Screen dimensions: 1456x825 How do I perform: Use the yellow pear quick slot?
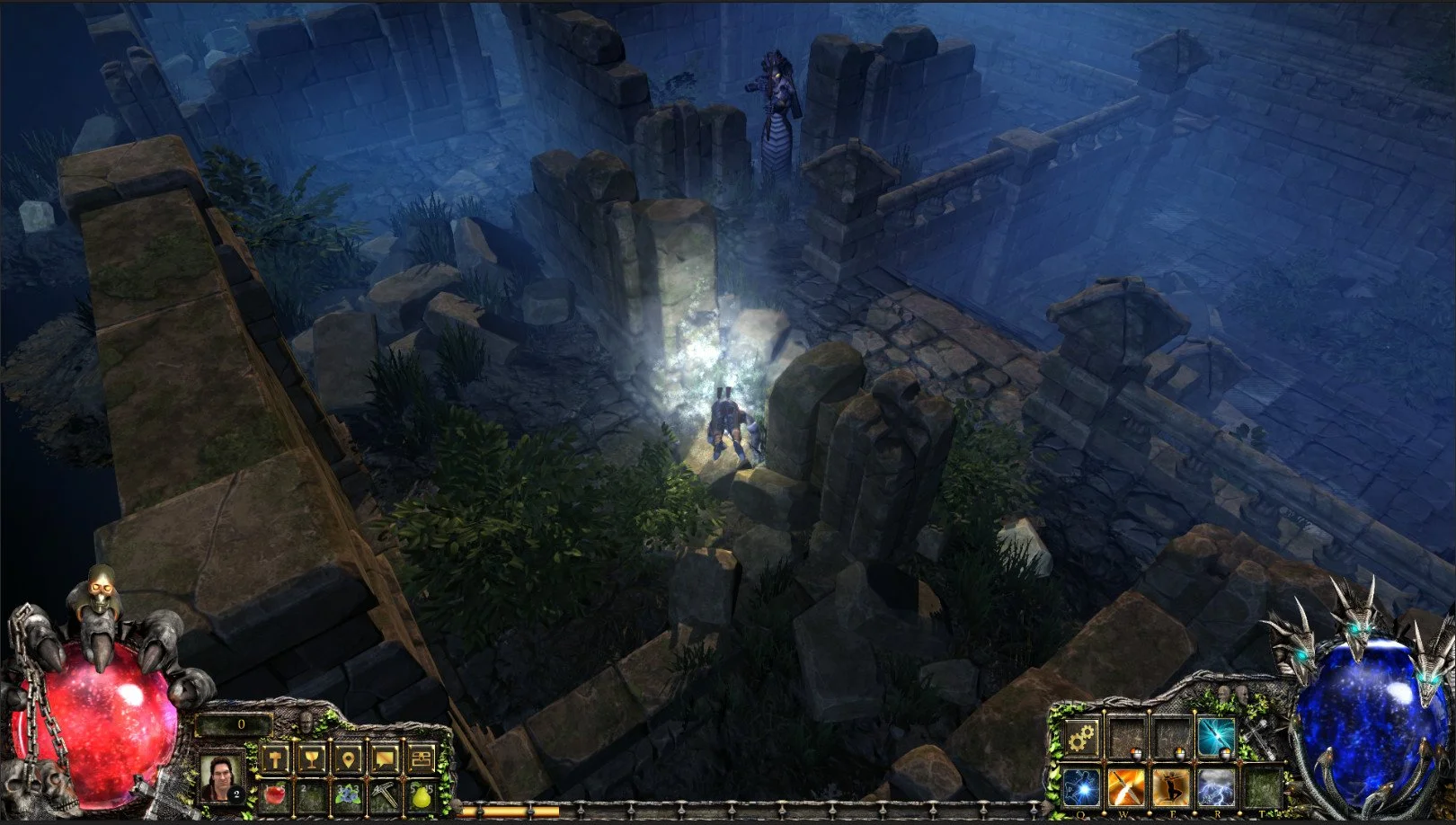(422, 794)
